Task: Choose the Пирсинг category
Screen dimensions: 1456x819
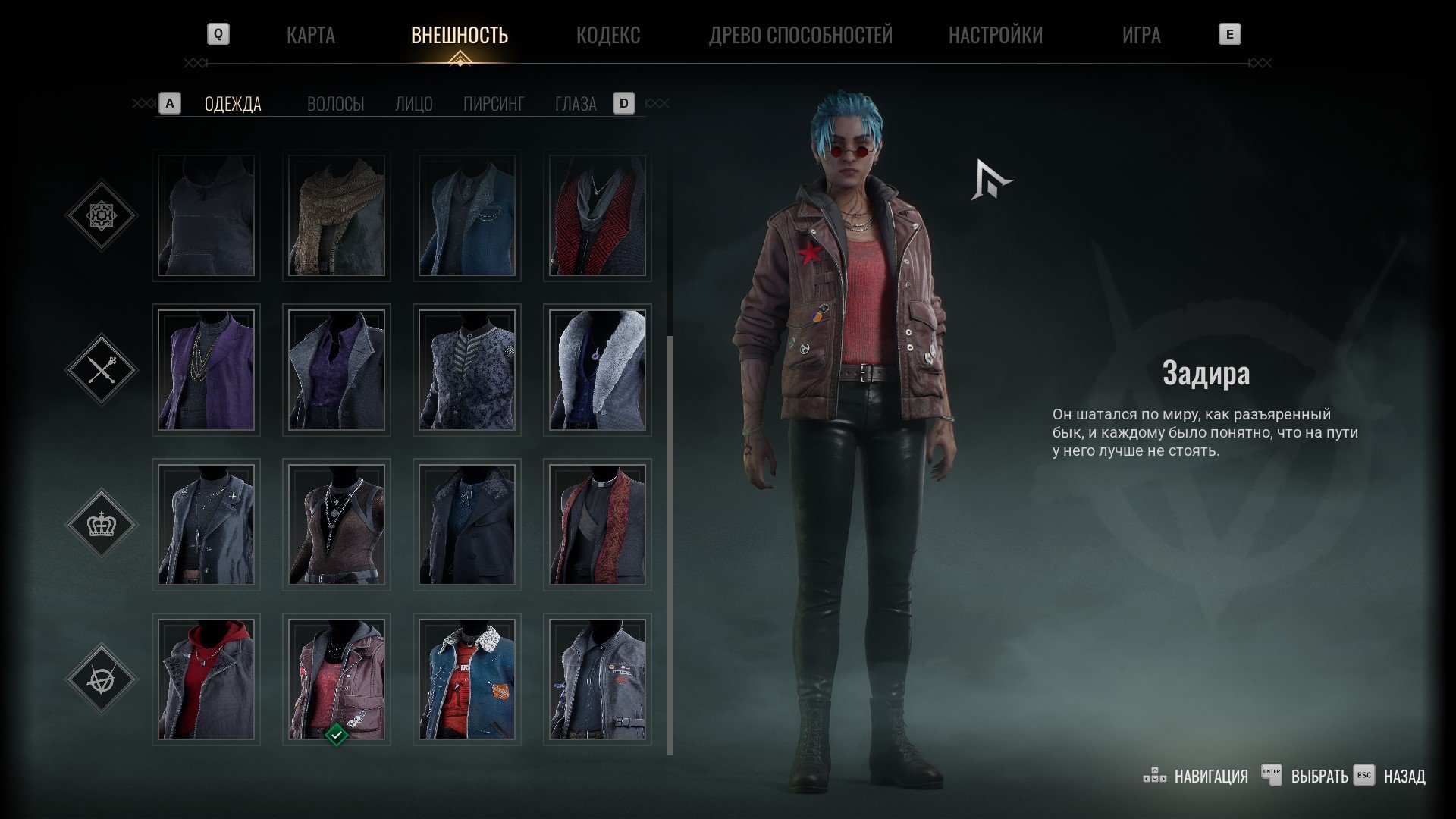Action: click(493, 104)
